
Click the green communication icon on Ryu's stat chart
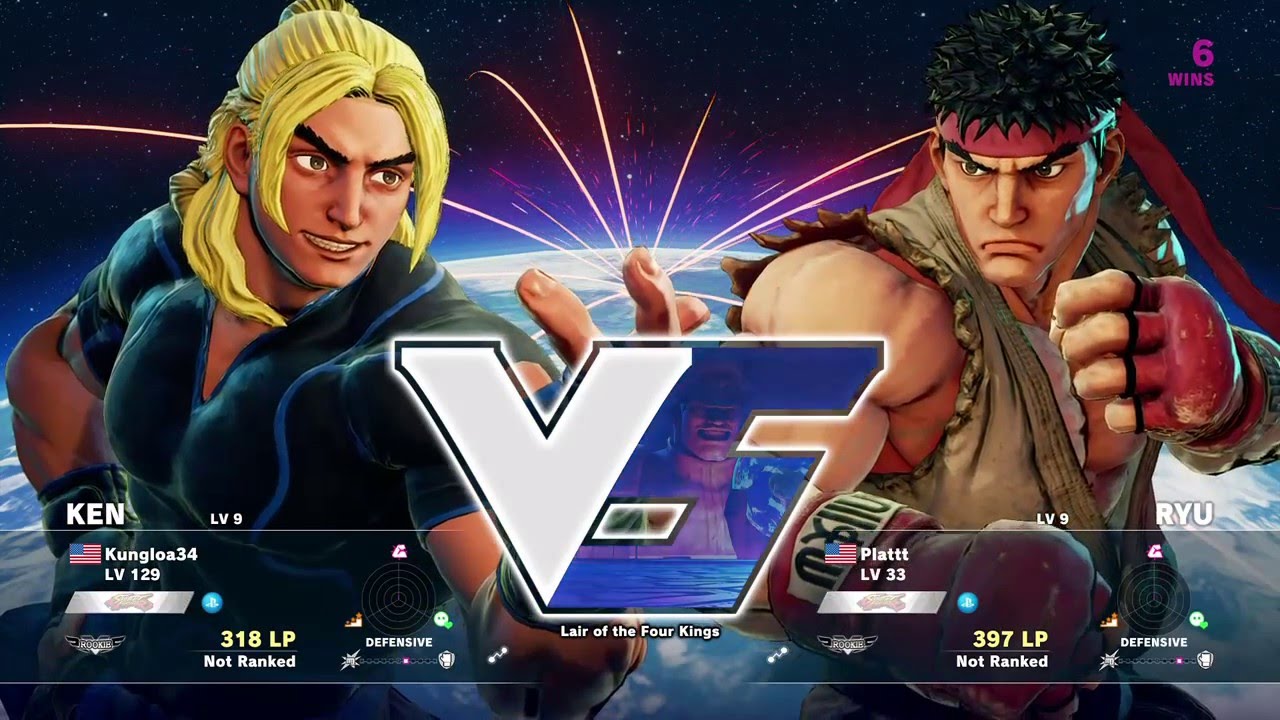coord(1199,620)
